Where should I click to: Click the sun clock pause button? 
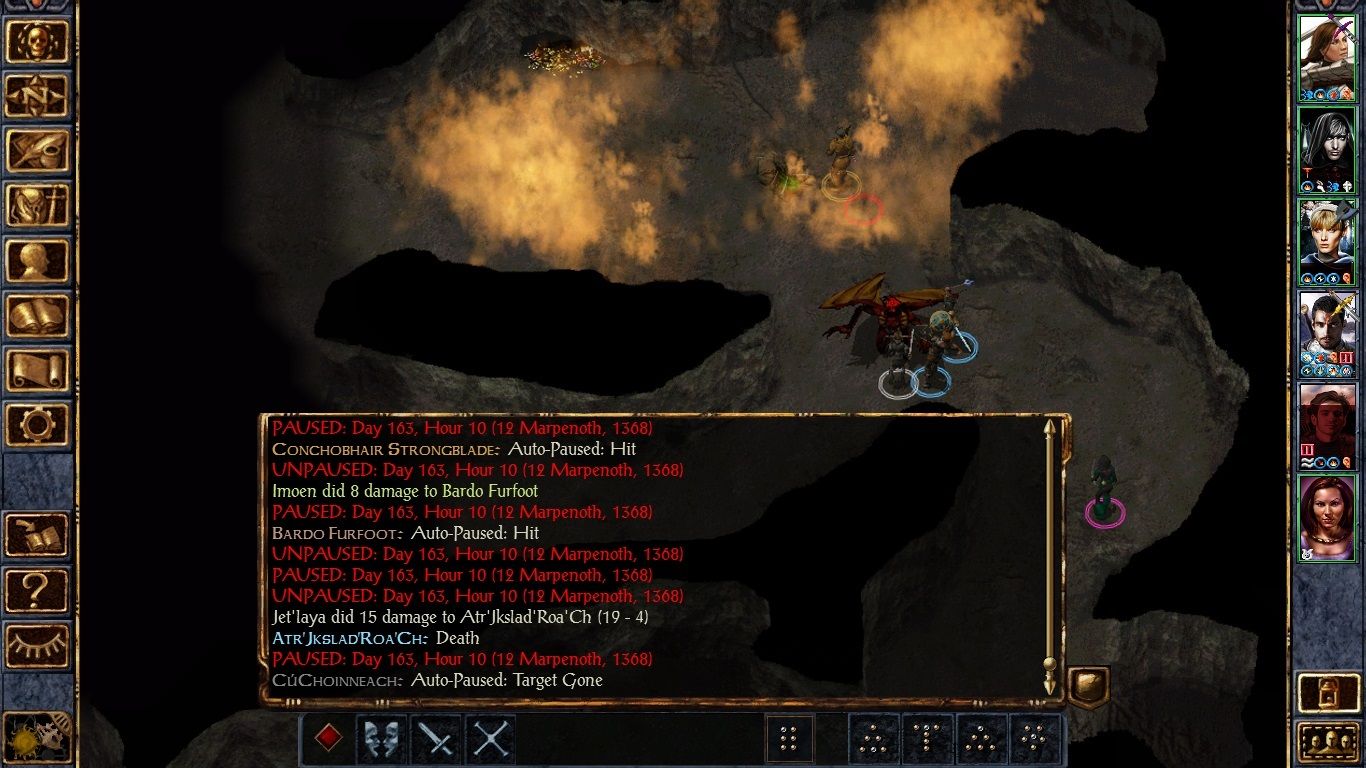37,739
